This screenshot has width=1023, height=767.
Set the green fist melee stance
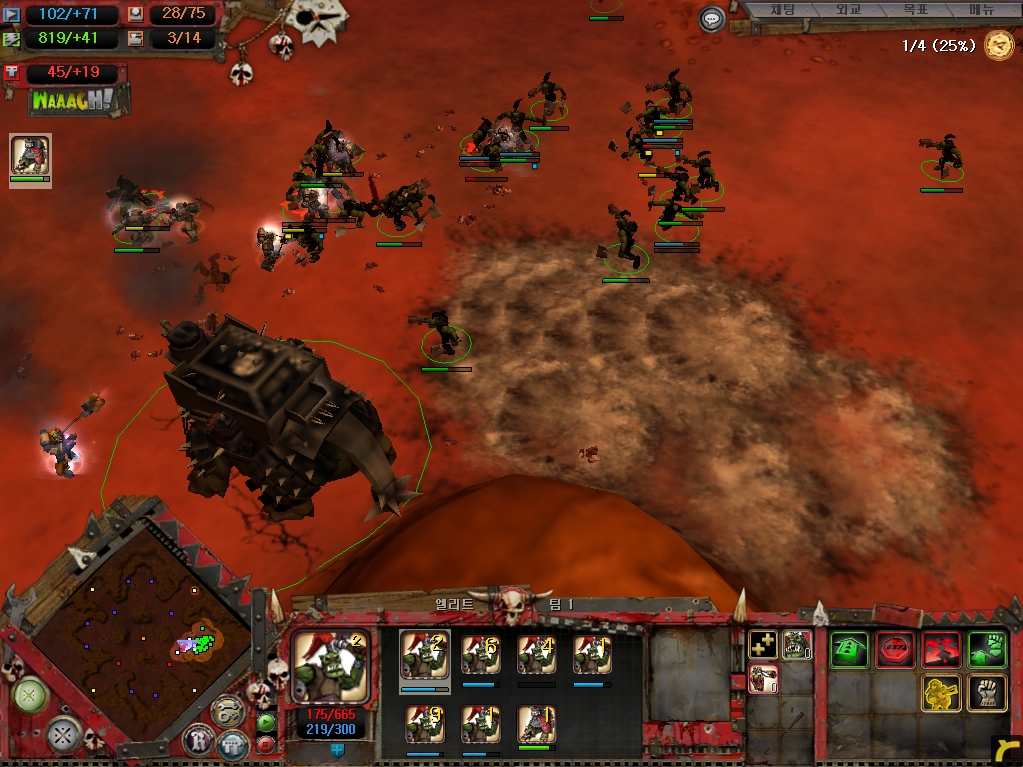tap(987, 650)
